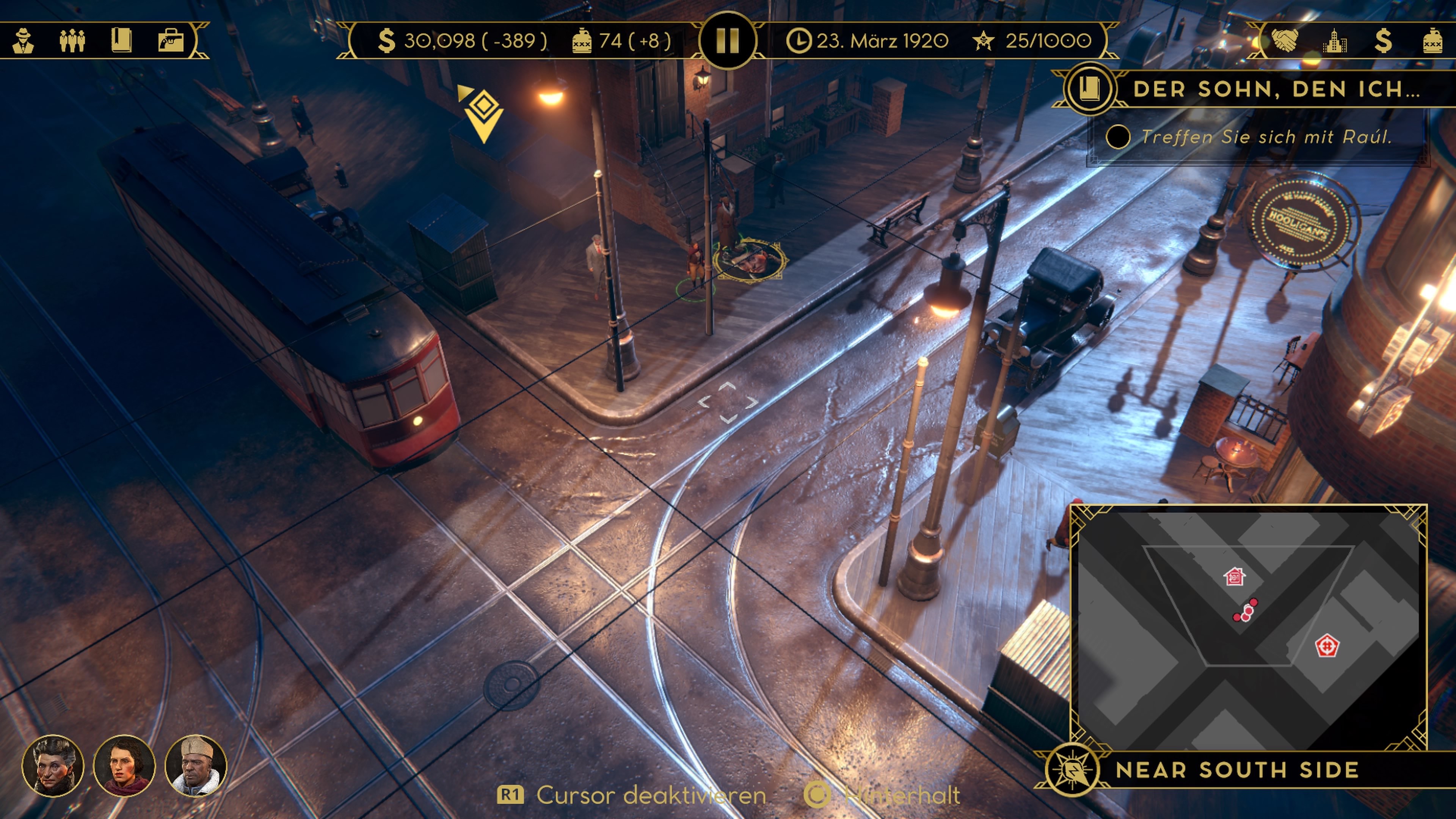
Task: Open the crew menu with three figures
Action: [72, 41]
